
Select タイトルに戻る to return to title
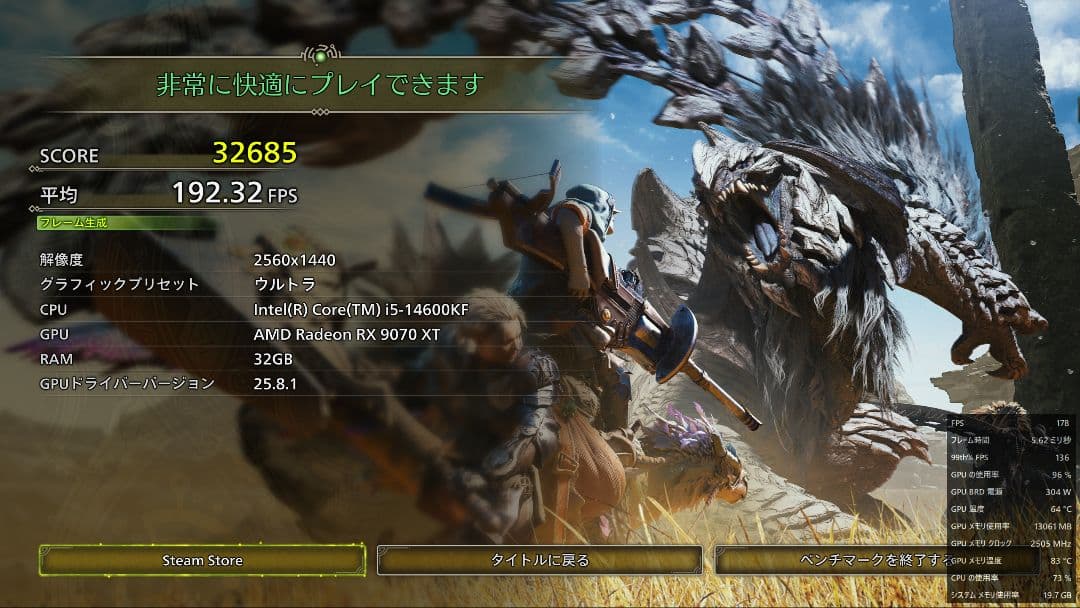tap(540, 560)
